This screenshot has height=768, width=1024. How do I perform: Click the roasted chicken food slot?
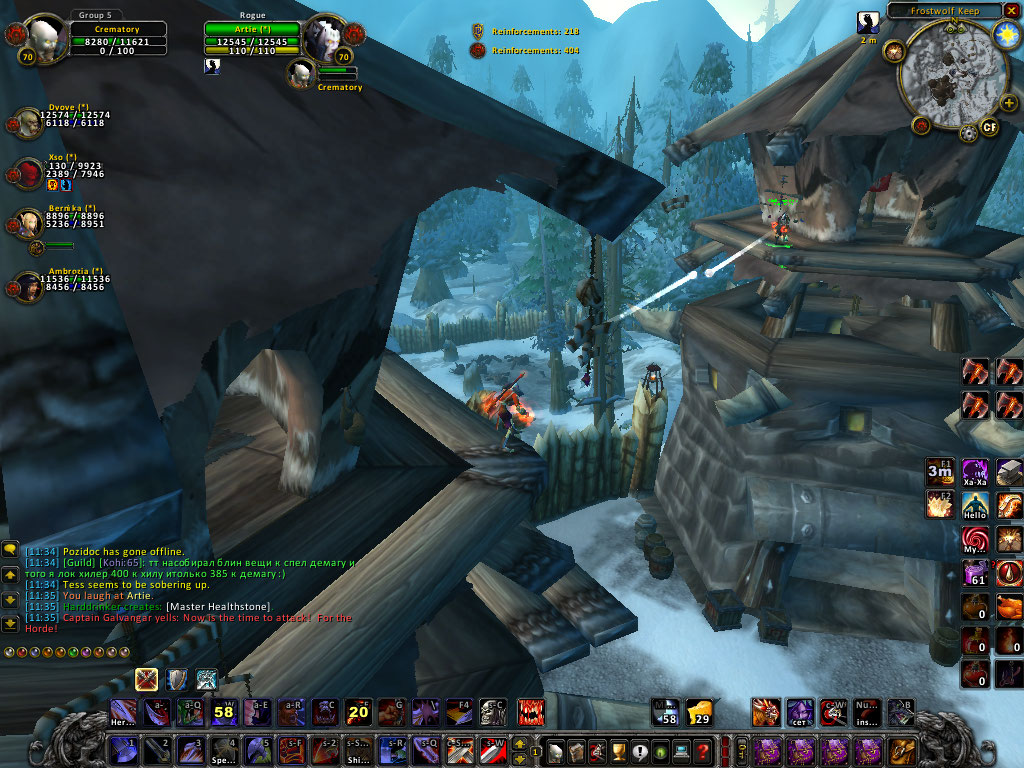[1009, 607]
